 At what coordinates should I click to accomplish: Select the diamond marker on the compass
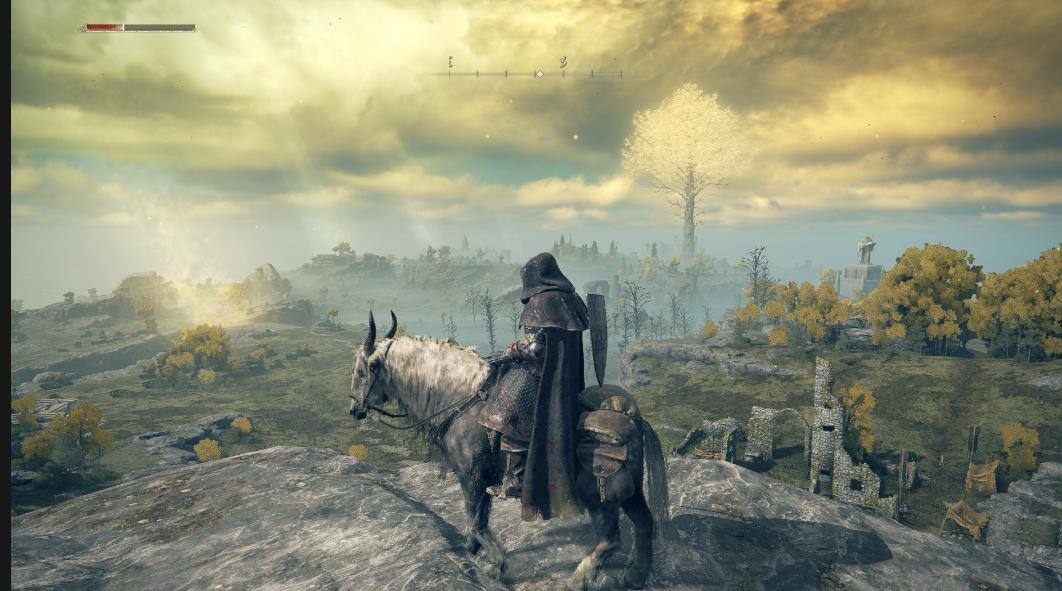(x=539, y=73)
